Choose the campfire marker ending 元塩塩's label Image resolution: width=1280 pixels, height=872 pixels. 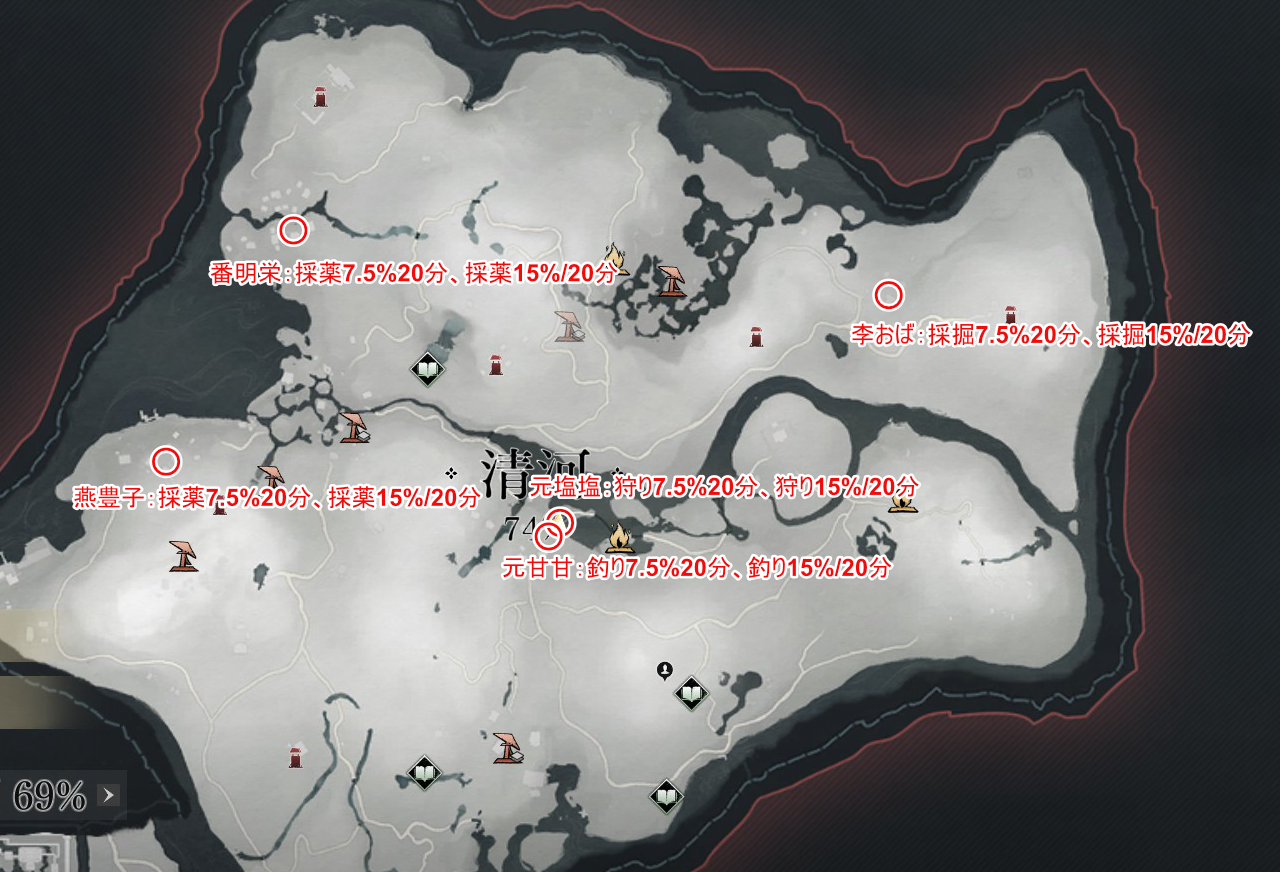[903, 501]
